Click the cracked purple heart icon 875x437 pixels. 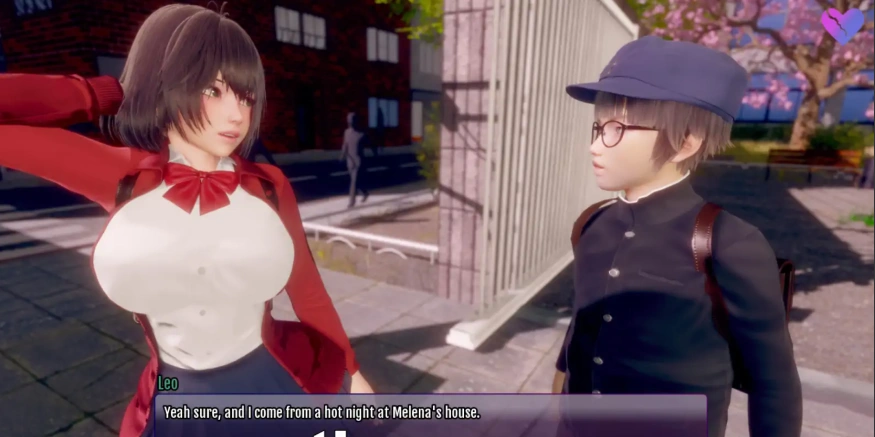point(841,24)
